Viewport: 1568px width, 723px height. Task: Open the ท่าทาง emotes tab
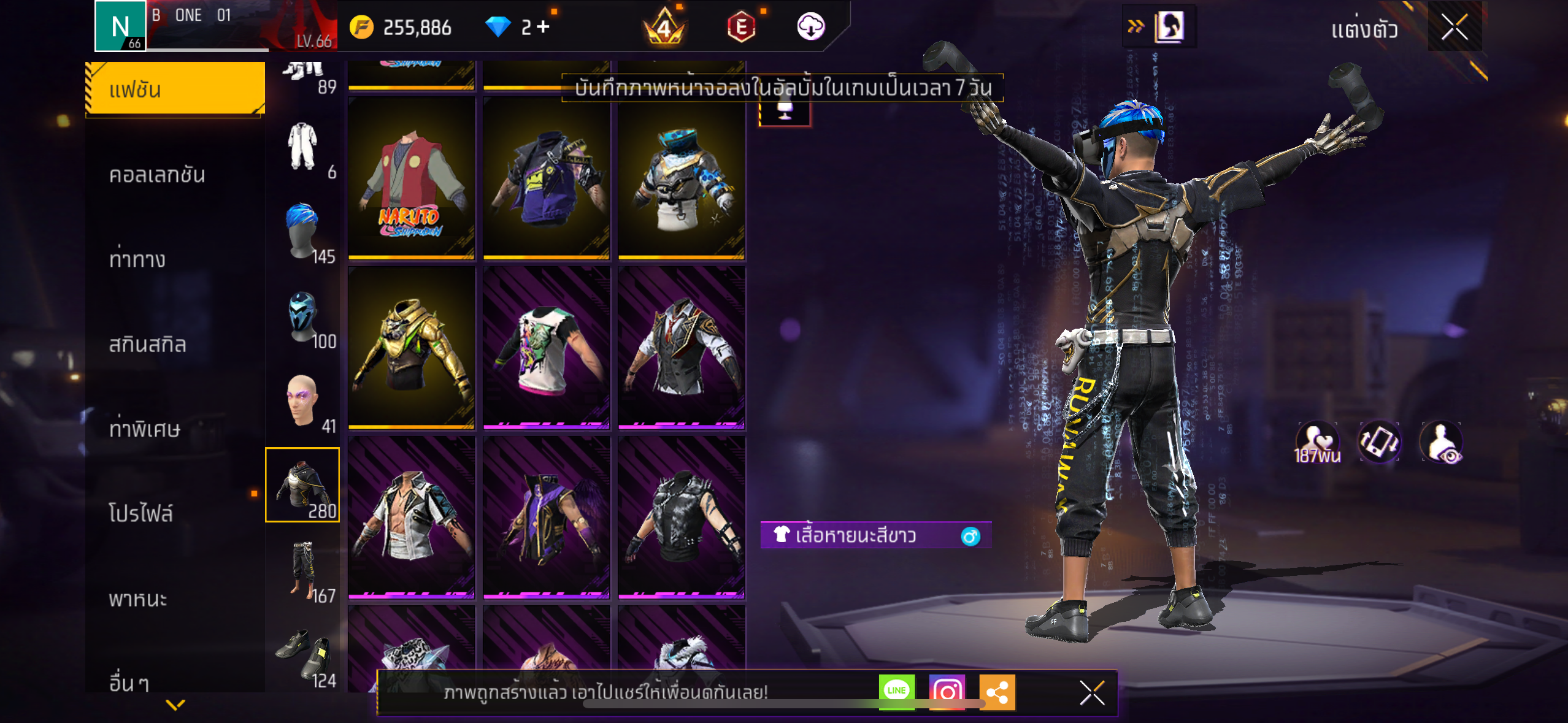click(x=137, y=260)
